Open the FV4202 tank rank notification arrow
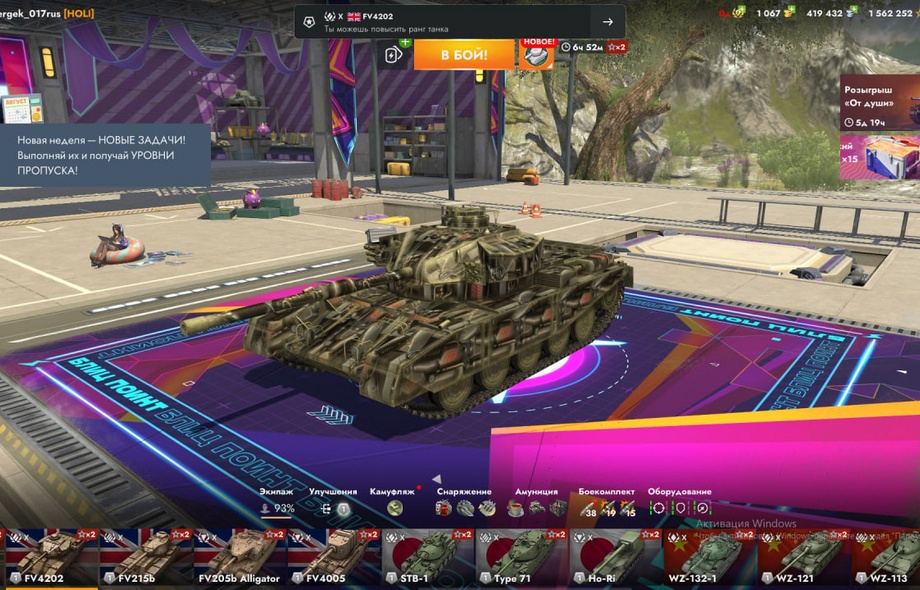920x590 pixels. click(607, 22)
